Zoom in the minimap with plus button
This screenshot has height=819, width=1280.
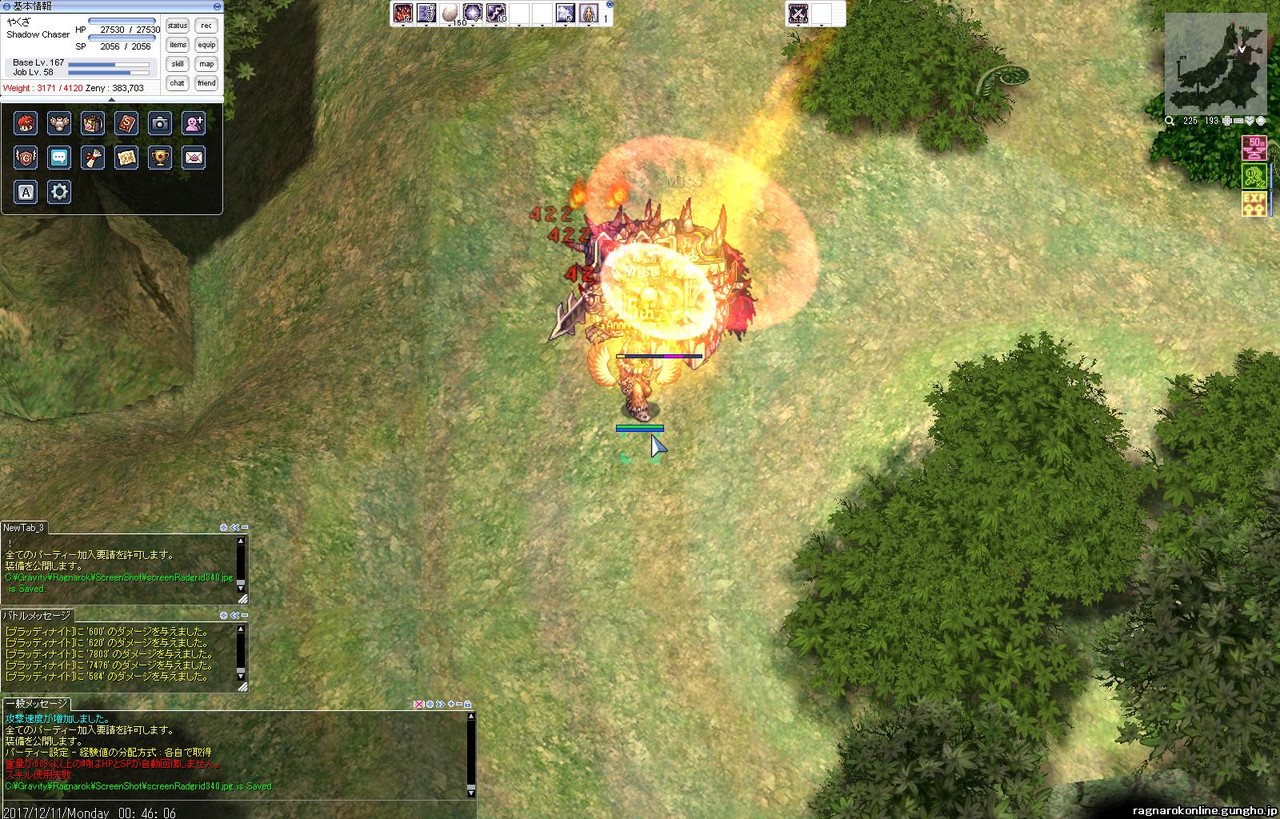pos(1227,121)
